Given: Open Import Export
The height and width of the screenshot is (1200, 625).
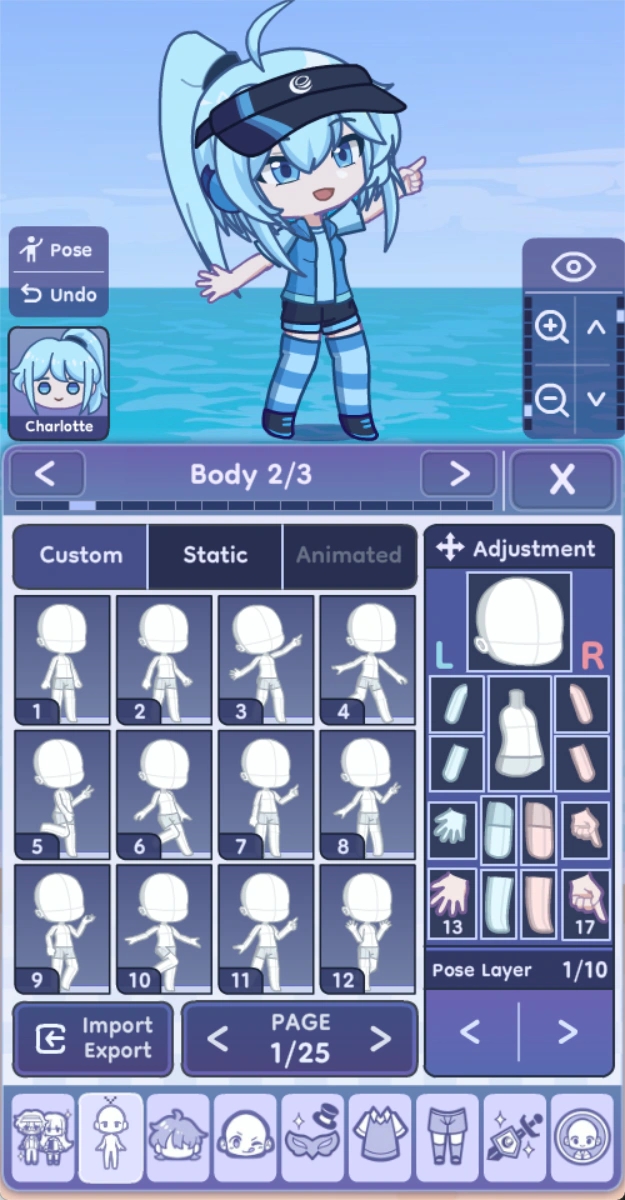Looking at the screenshot, I should [93, 1038].
